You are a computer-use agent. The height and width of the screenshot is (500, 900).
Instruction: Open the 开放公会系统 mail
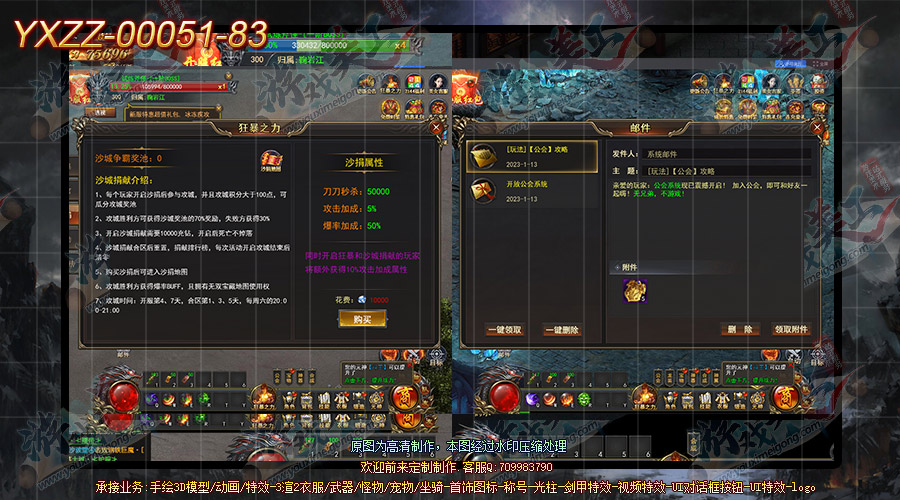tap(532, 191)
